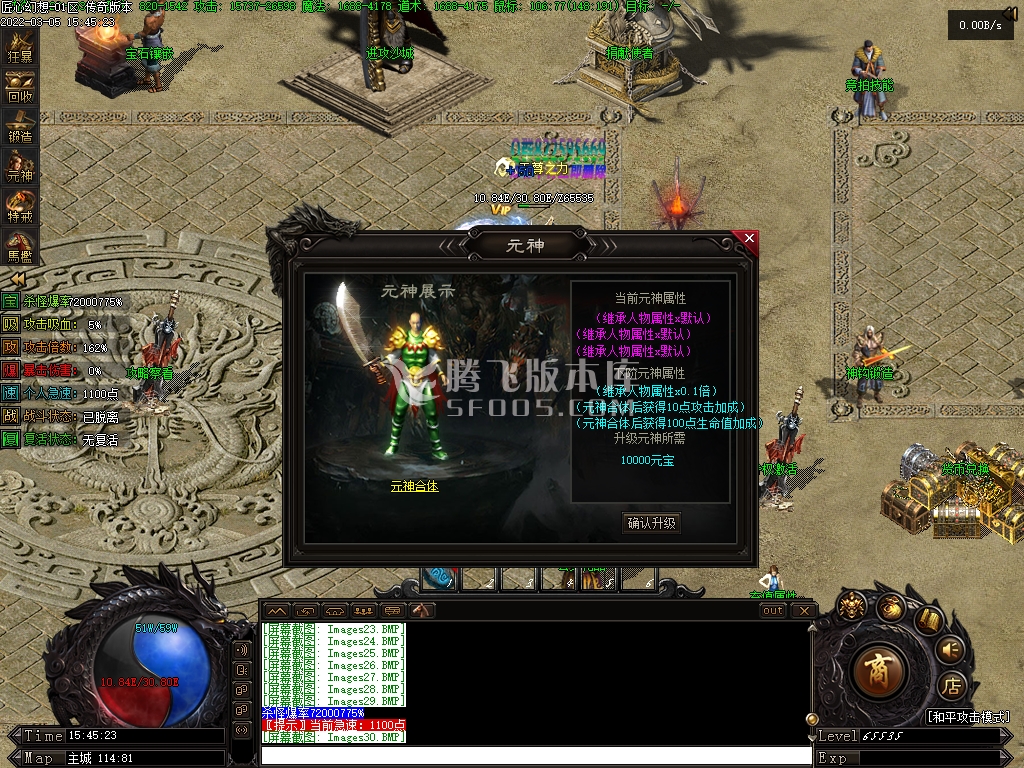The image size is (1024, 768).
Task: Click the round 店 store button
Action: coord(953,686)
